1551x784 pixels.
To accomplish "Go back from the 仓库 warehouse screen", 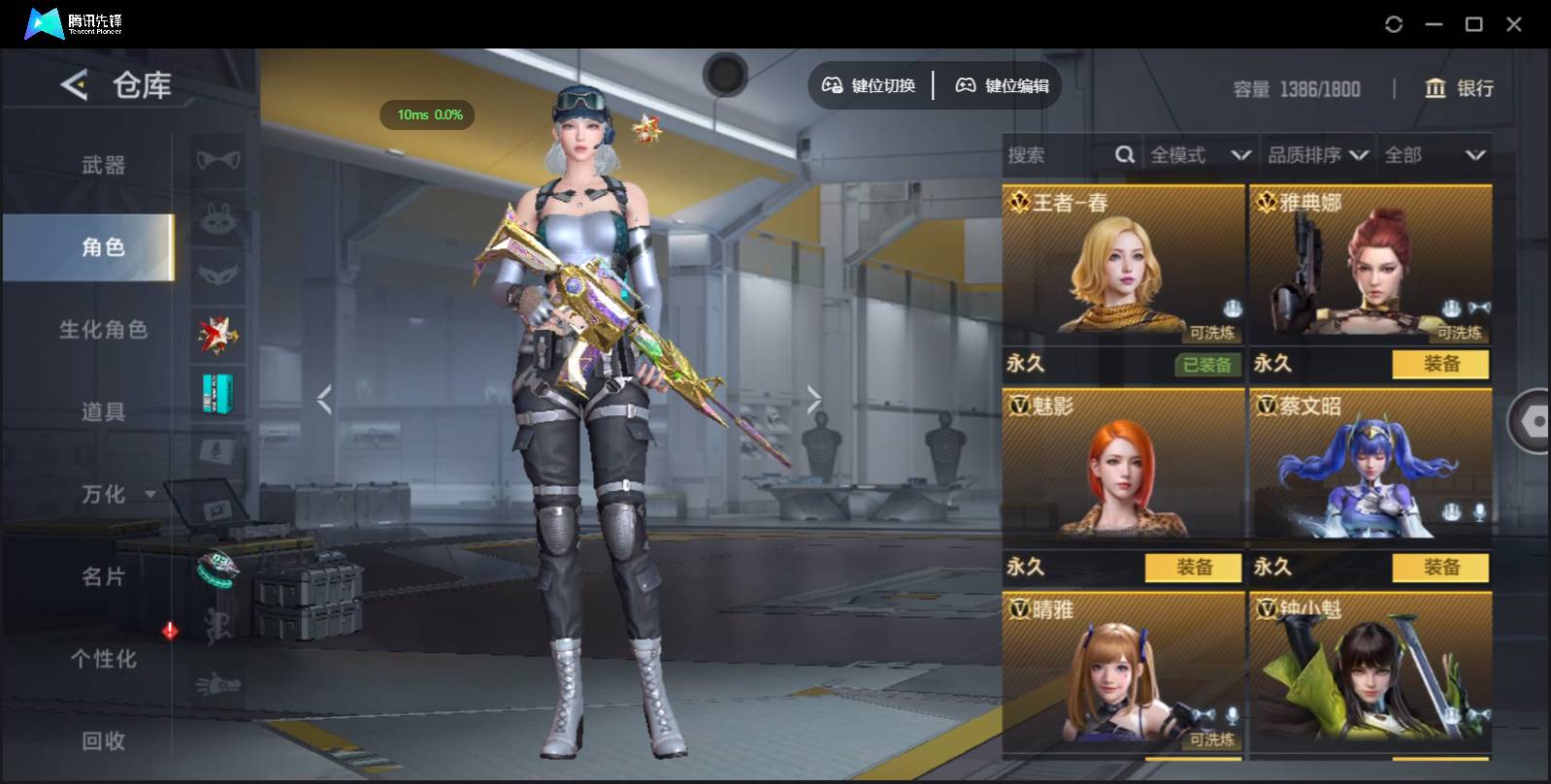I will coord(75,85).
